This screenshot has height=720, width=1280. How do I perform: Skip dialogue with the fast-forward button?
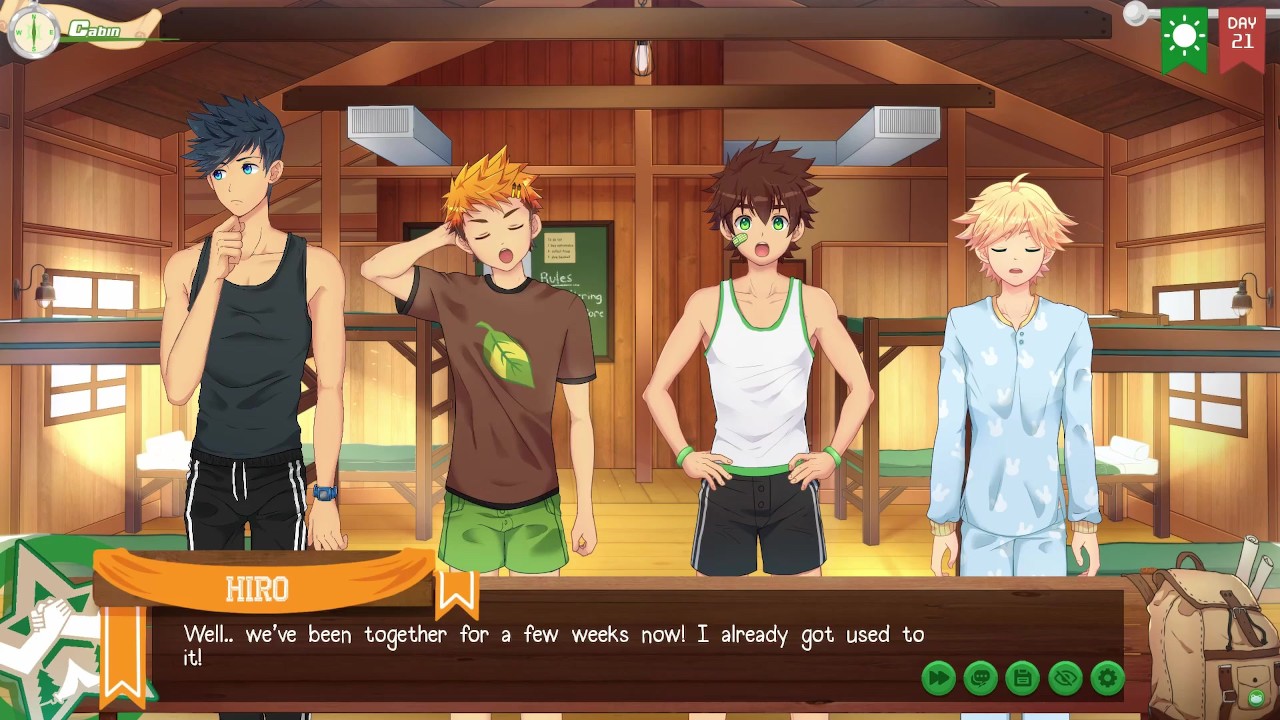pos(938,678)
